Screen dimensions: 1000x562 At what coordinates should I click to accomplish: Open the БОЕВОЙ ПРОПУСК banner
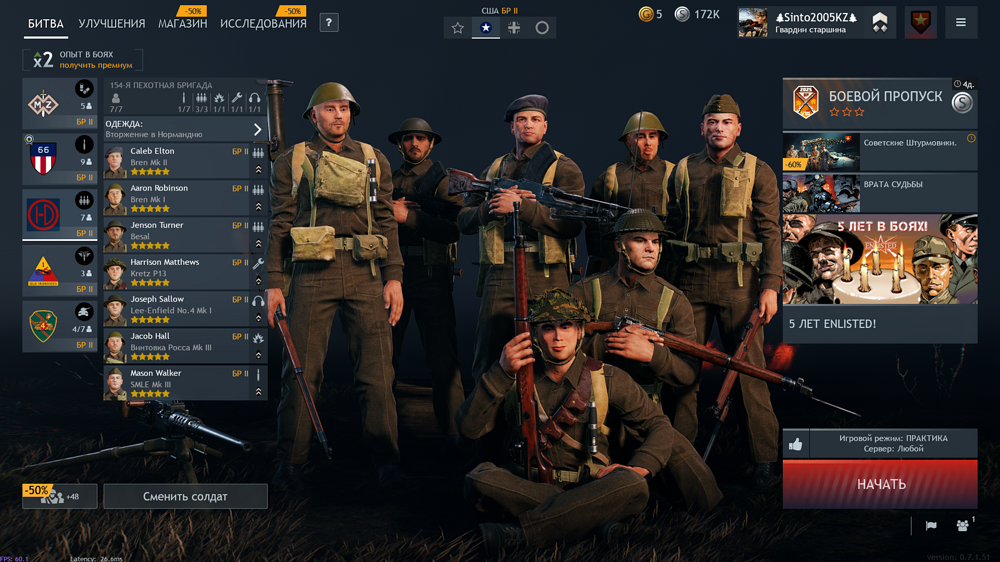pyautogui.click(x=879, y=104)
